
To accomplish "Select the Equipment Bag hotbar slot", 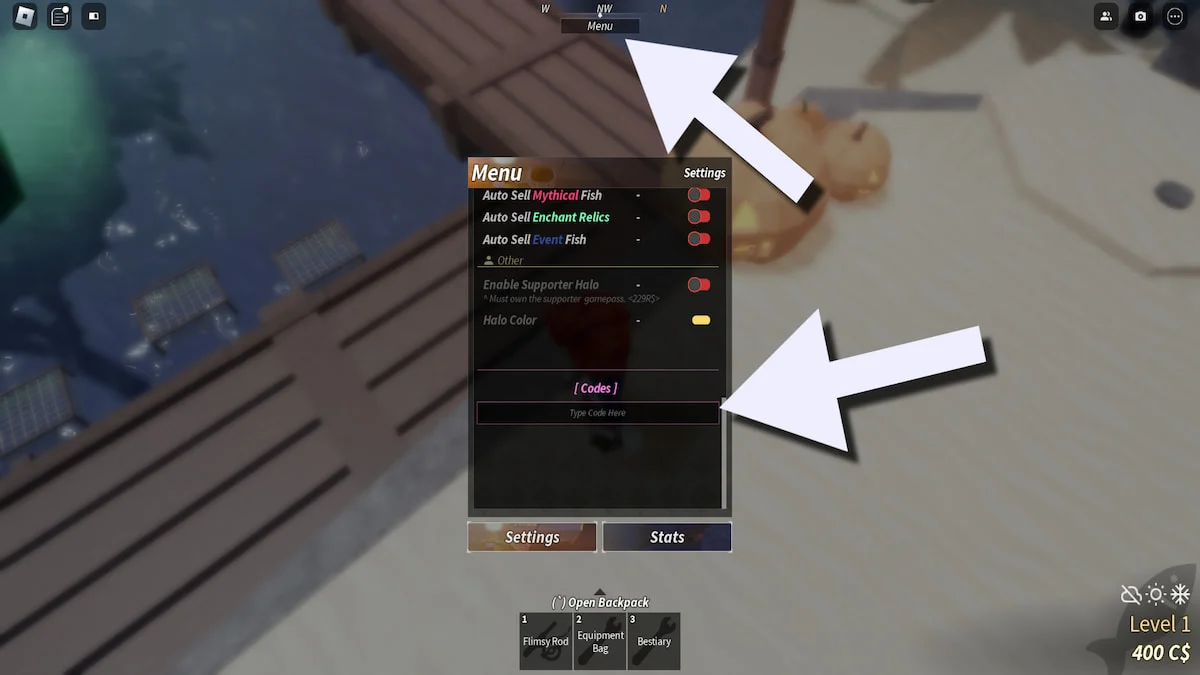I will click(600, 641).
